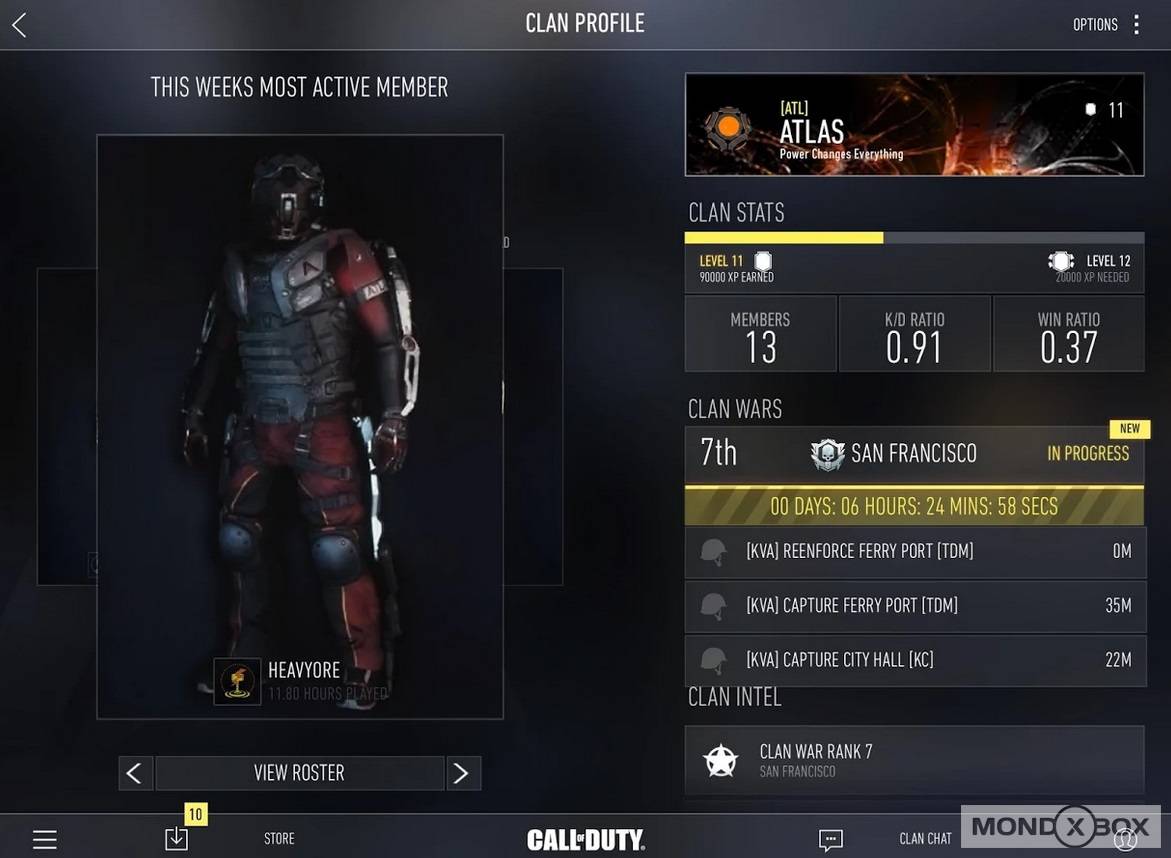Show previous roster member with left arrow

[135, 773]
